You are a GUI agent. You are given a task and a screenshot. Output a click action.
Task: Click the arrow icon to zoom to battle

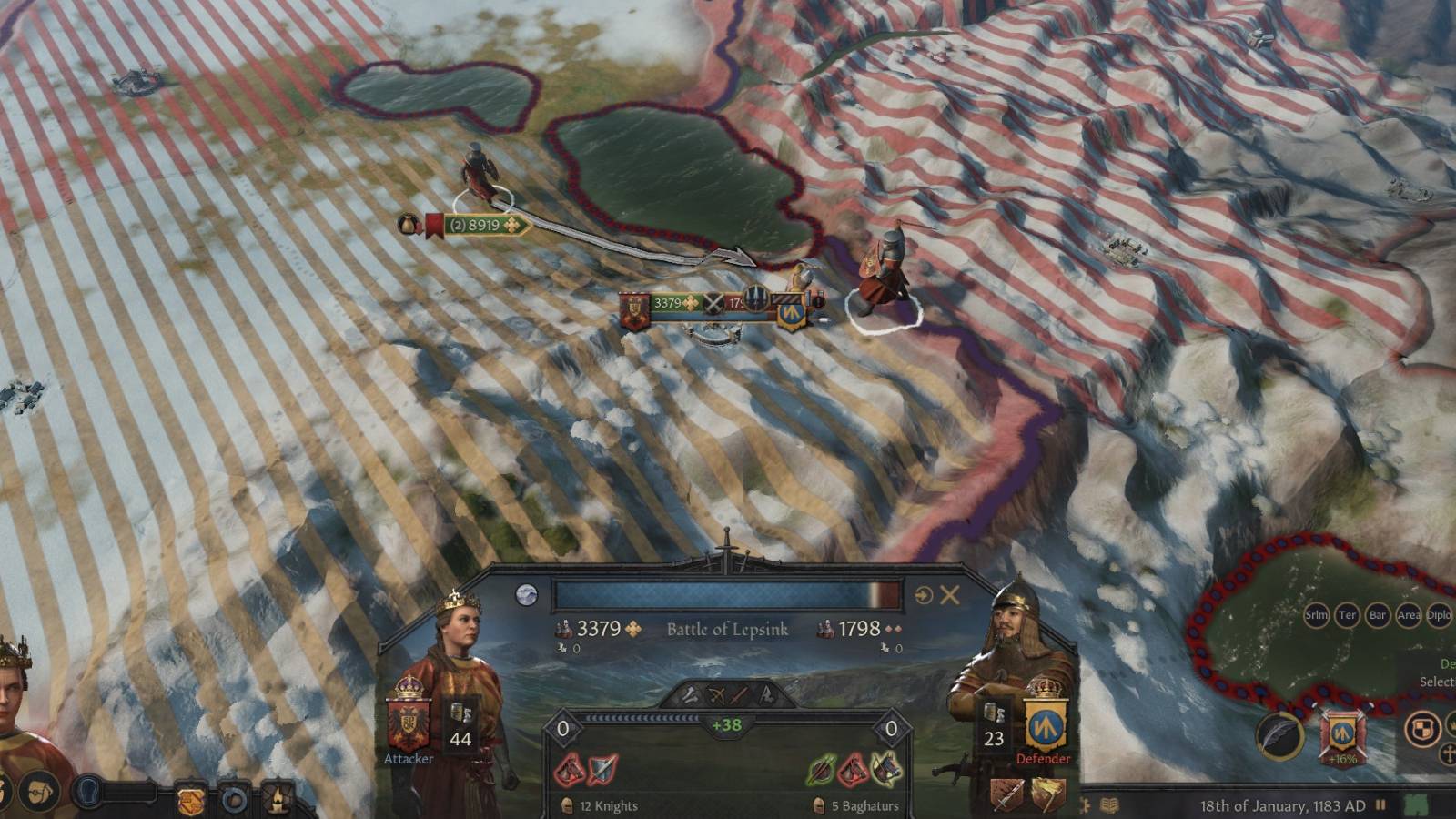point(922,593)
